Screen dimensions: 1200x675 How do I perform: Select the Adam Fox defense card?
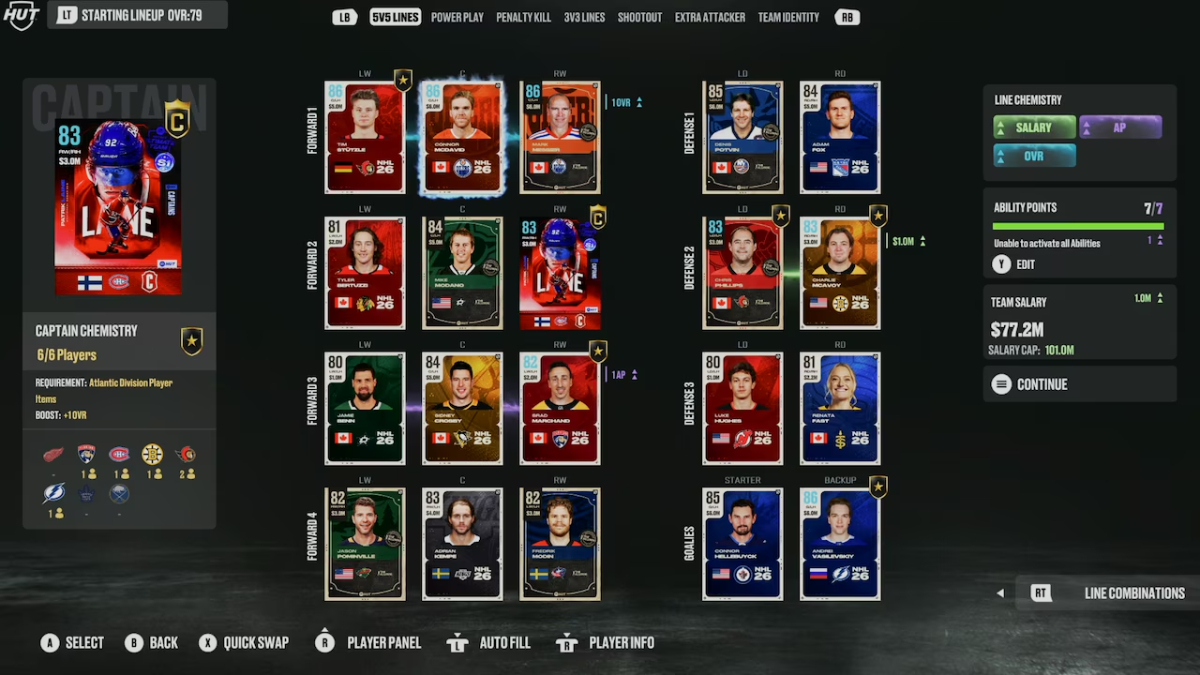[840, 137]
